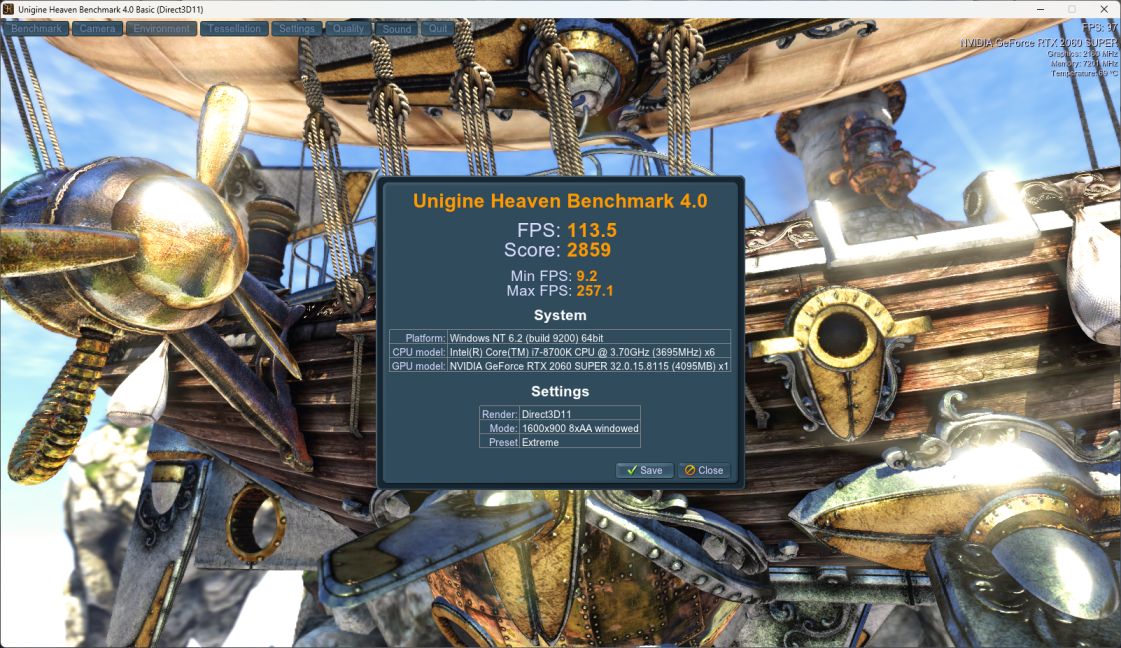
Task: Save the benchmark results
Action: coord(644,470)
